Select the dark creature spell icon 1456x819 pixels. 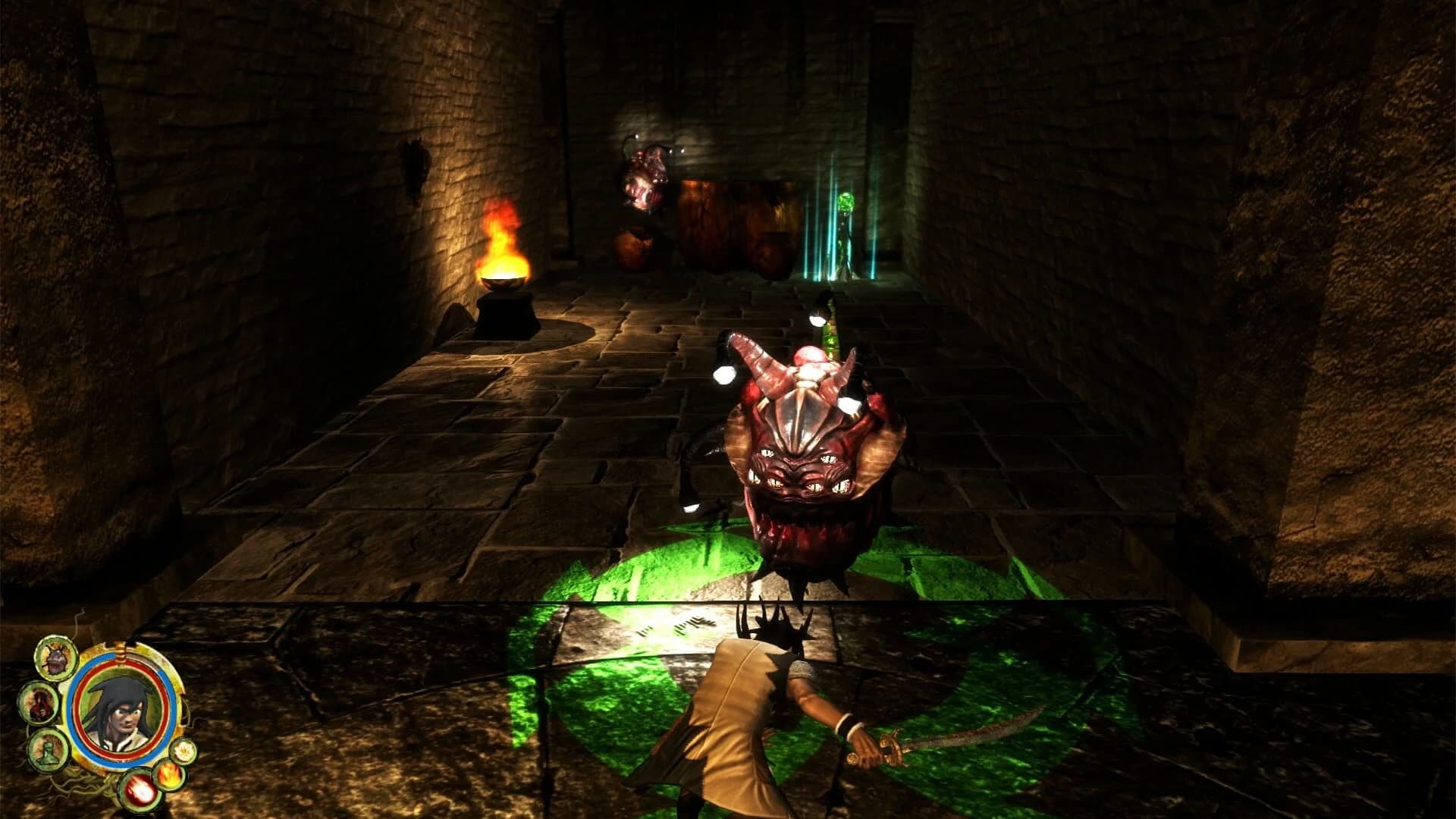click(x=39, y=703)
